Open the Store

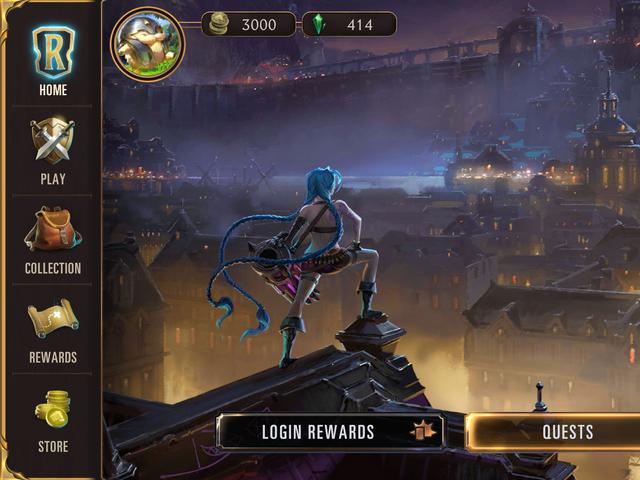pyautogui.click(x=52, y=418)
